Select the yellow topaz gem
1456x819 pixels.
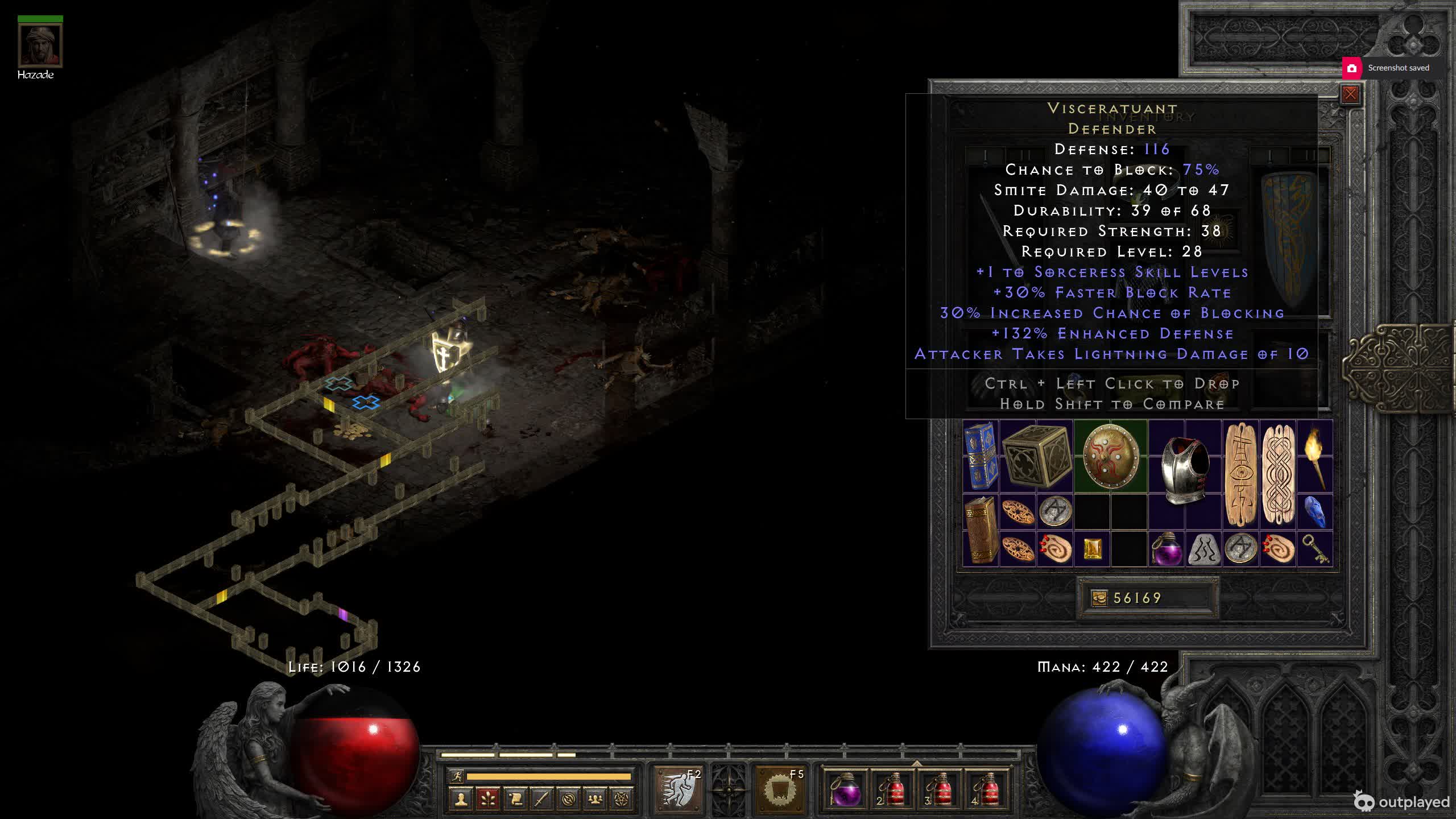tap(1092, 549)
